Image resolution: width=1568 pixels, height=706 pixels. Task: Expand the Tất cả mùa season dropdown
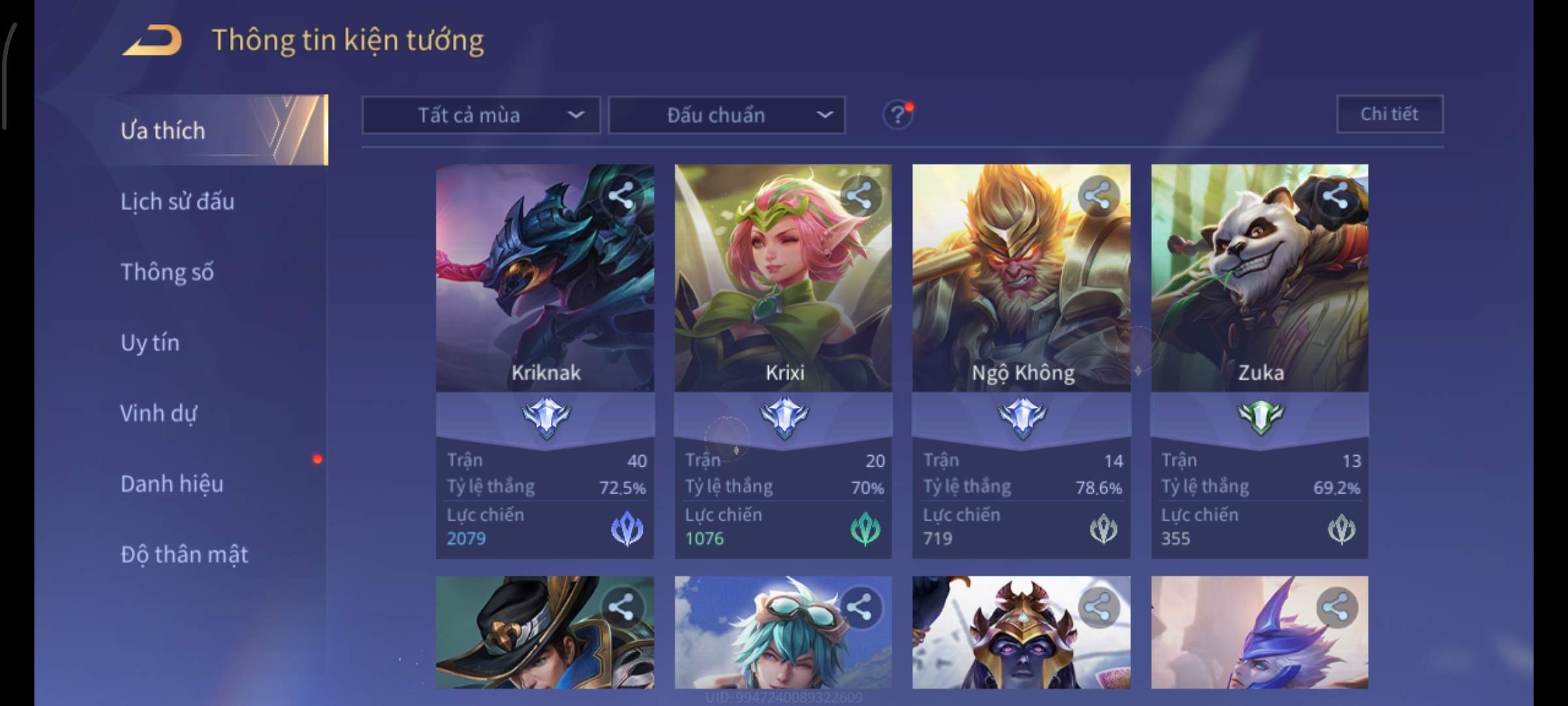click(481, 116)
